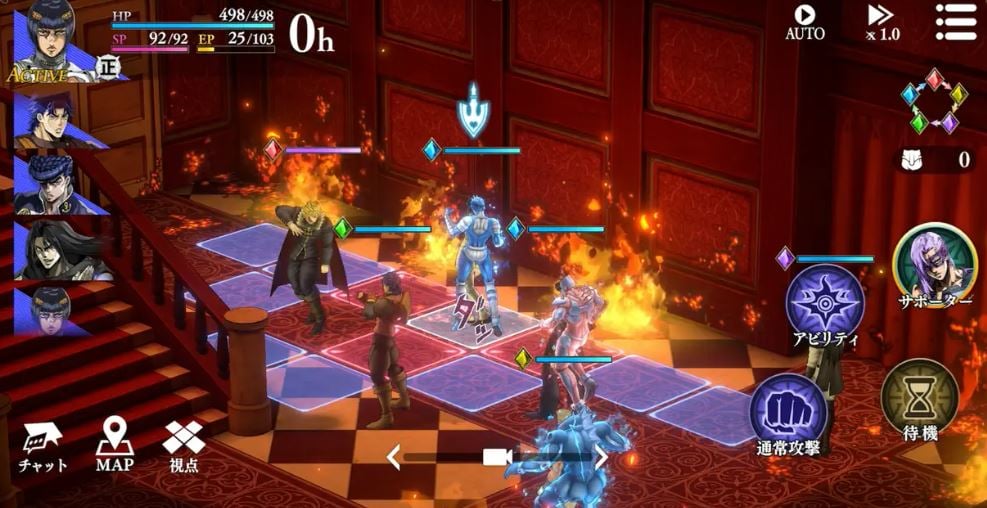
Task: Rotate camera with right arrow
Action: [x=601, y=458]
